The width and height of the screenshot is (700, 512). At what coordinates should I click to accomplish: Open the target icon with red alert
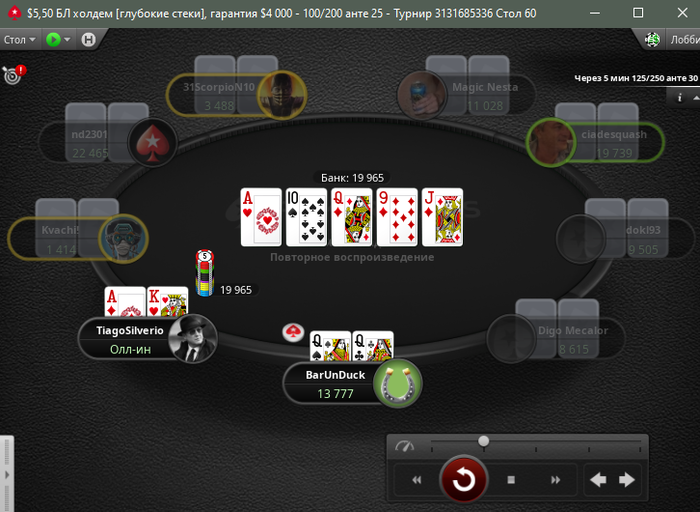point(13,74)
